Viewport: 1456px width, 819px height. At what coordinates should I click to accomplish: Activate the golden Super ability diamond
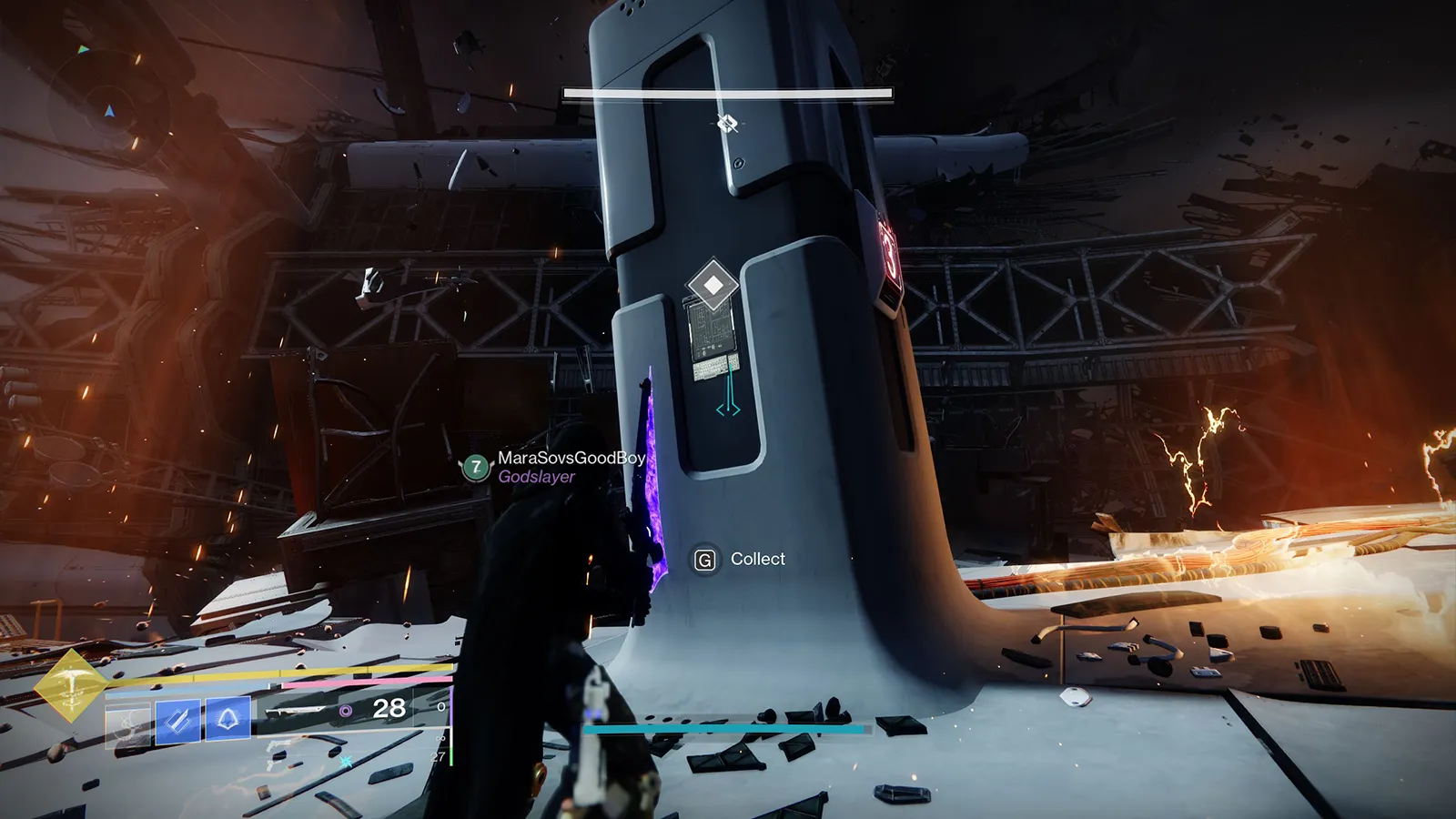(x=71, y=685)
